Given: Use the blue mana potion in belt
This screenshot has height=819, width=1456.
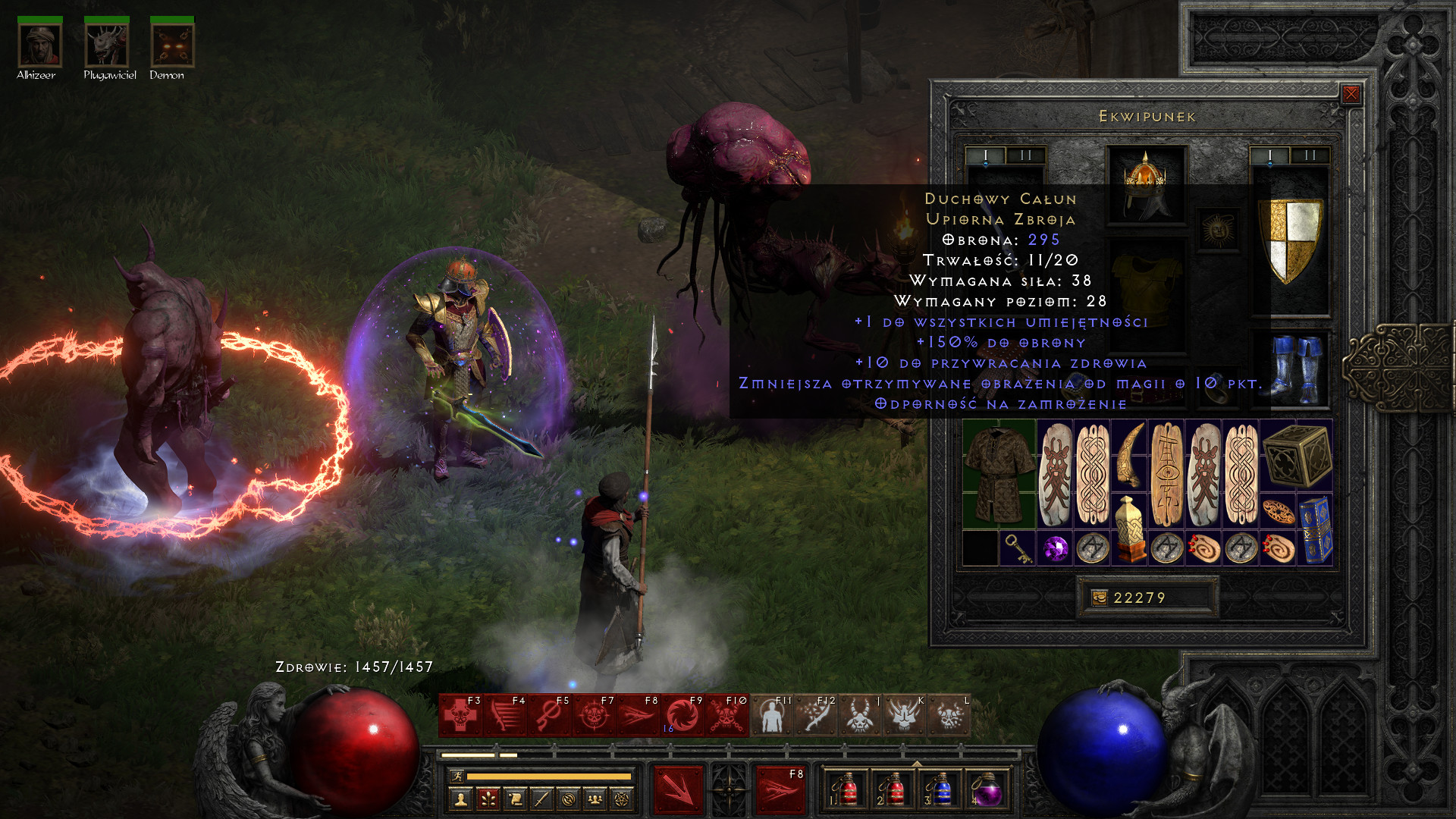Looking at the screenshot, I should pyautogui.click(x=940, y=790).
